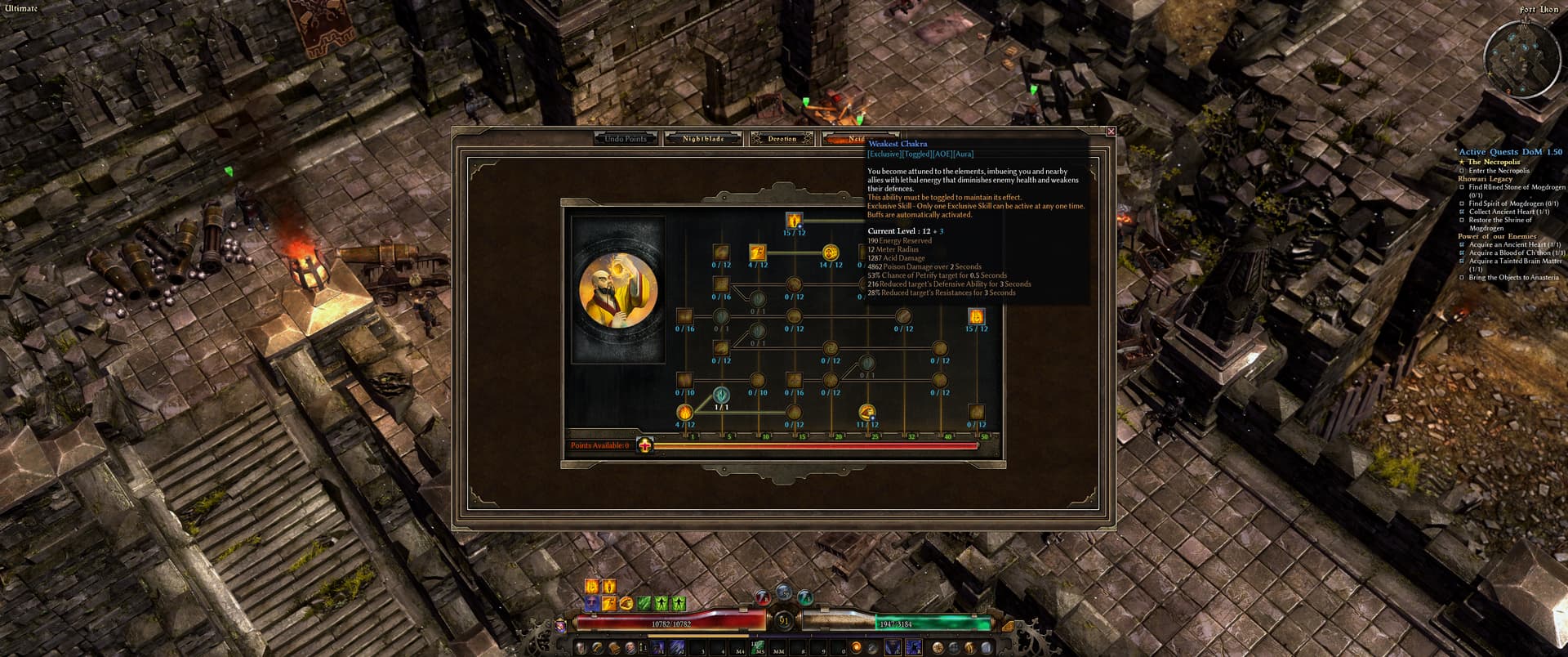Collapse the Active Quests DoM 1.50 list
This screenshot has height=657, width=1568.
click(1510, 152)
